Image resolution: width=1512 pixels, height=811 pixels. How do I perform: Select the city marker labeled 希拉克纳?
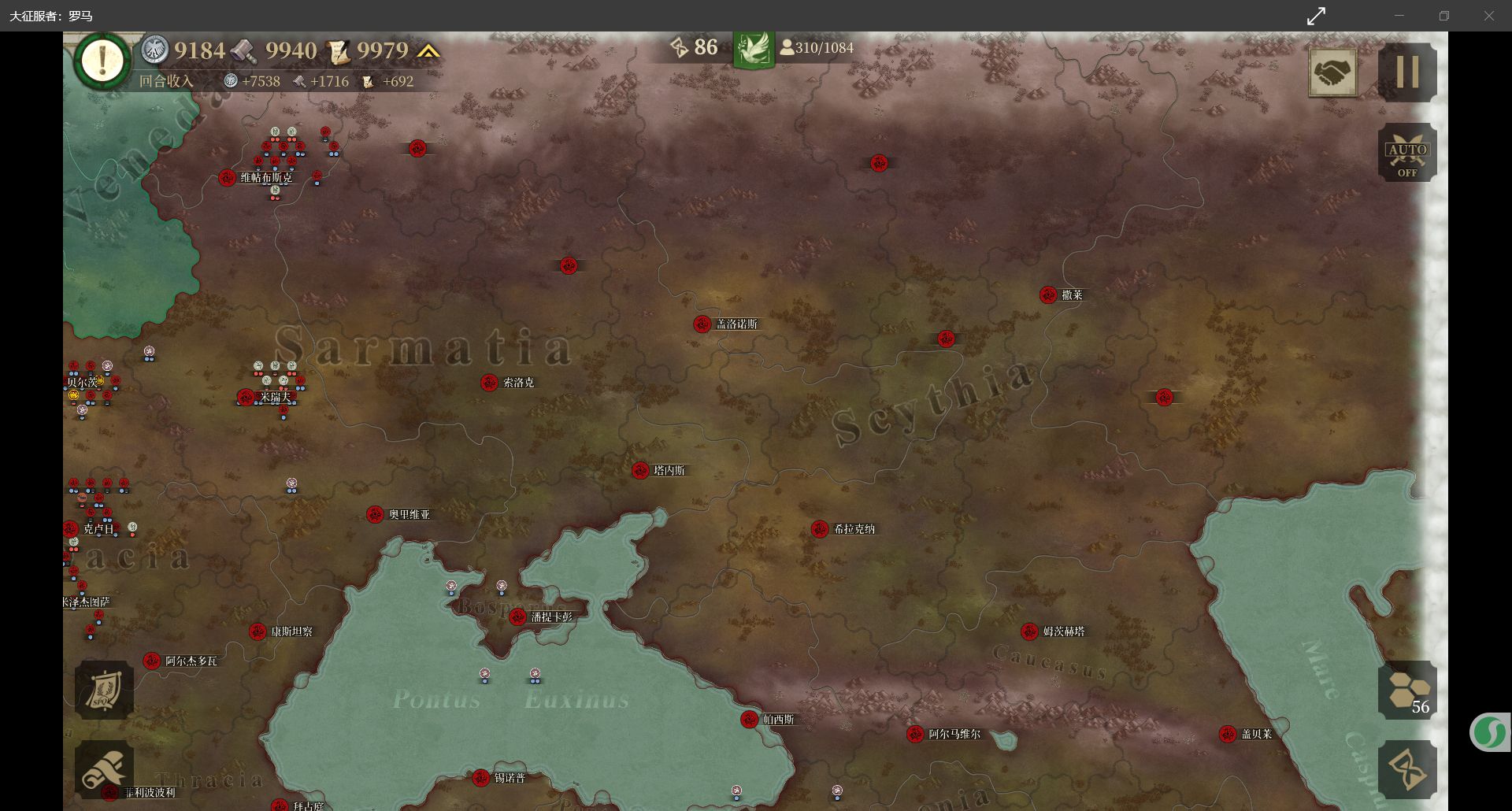(820, 529)
